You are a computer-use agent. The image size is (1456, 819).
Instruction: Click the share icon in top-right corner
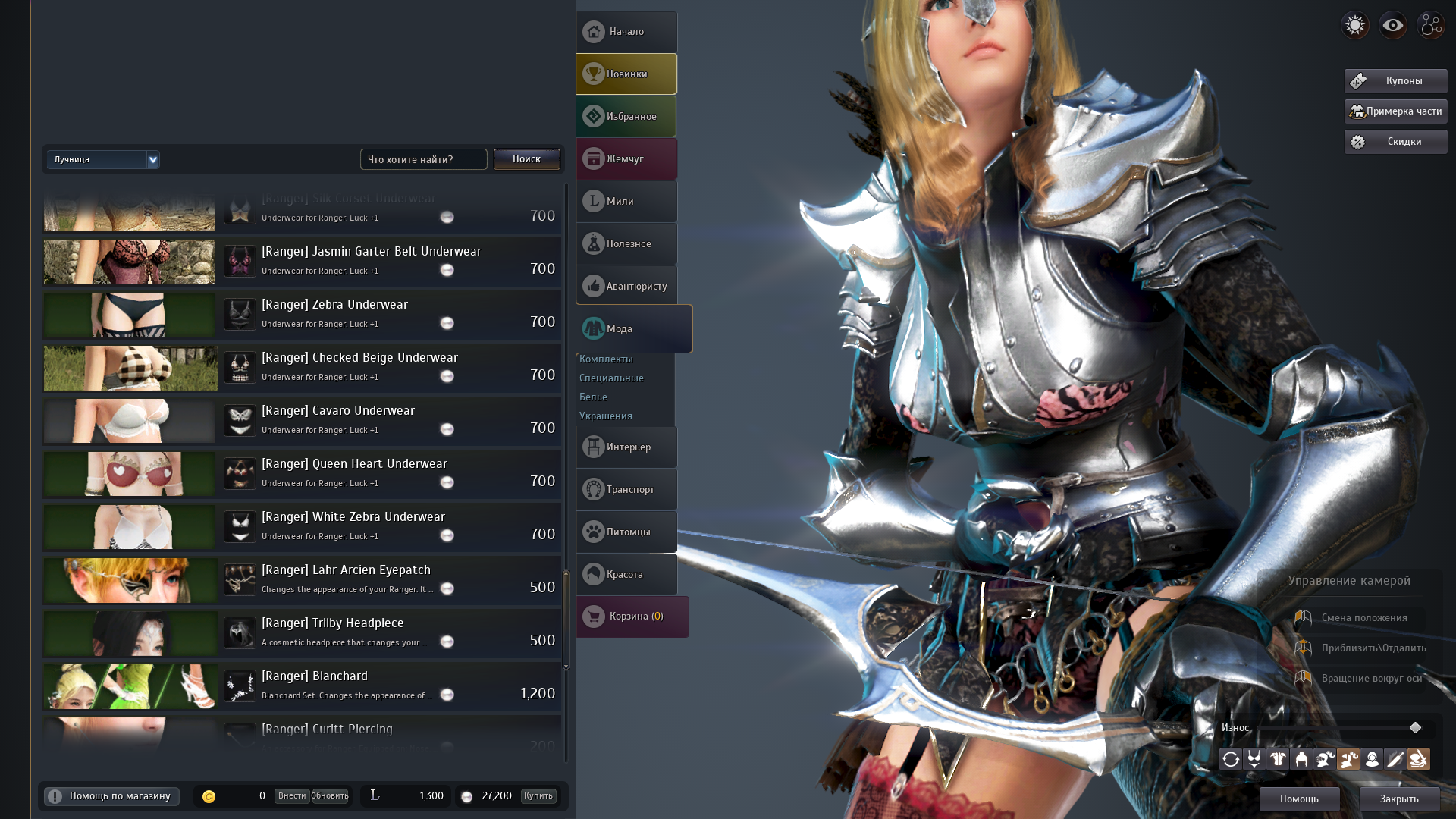(x=1430, y=25)
